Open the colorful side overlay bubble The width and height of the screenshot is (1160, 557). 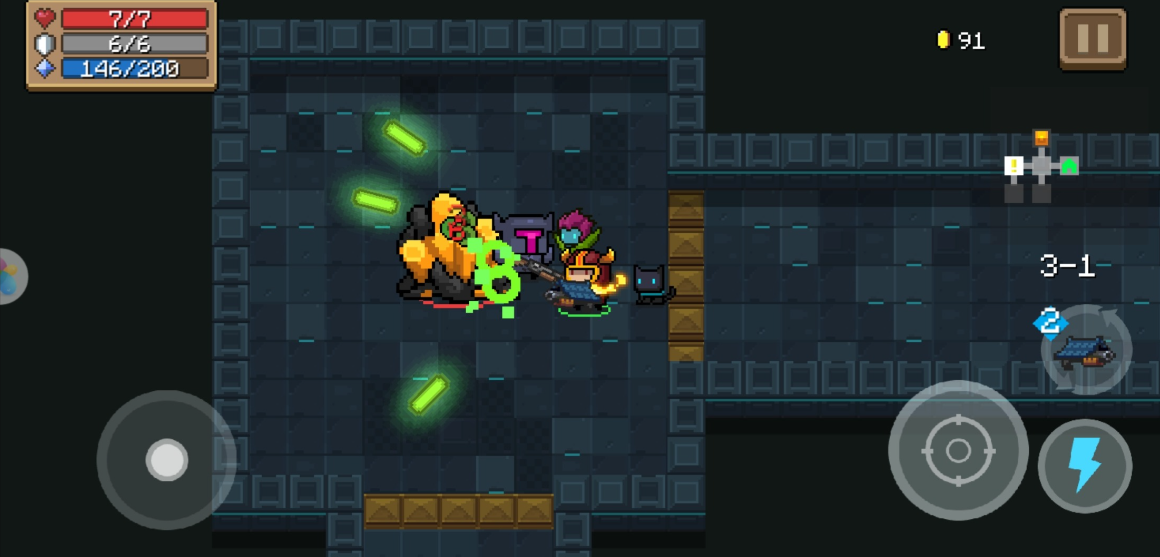coord(10,276)
